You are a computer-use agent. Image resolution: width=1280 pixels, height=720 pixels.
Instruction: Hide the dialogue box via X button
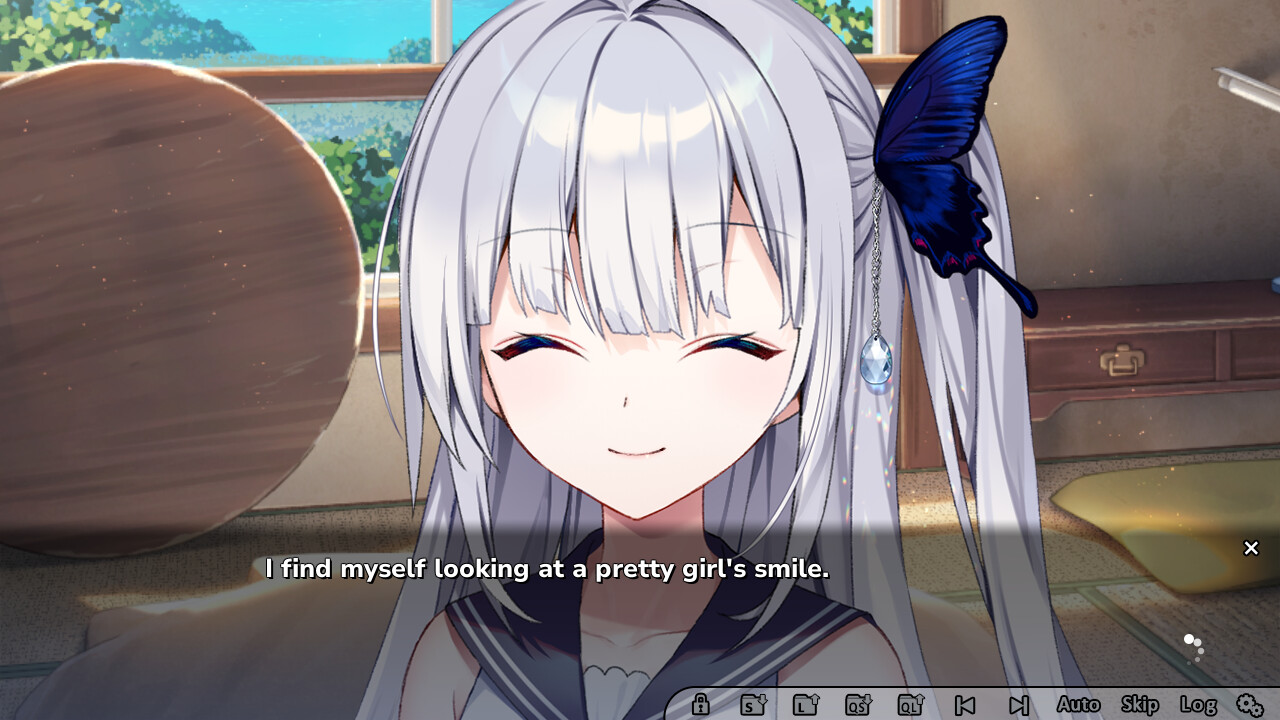pos(1250,548)
